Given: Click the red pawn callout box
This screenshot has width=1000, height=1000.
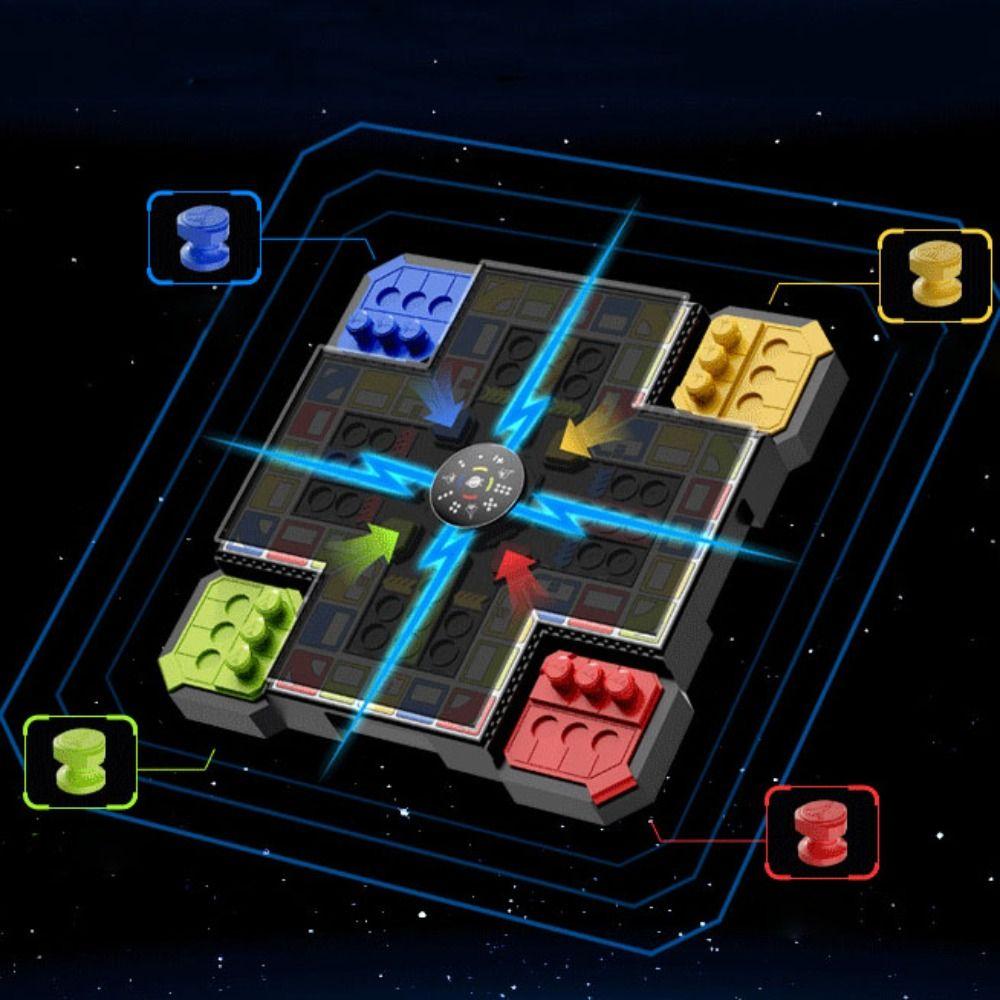Looking at the screenshot, I should (822, 832).
